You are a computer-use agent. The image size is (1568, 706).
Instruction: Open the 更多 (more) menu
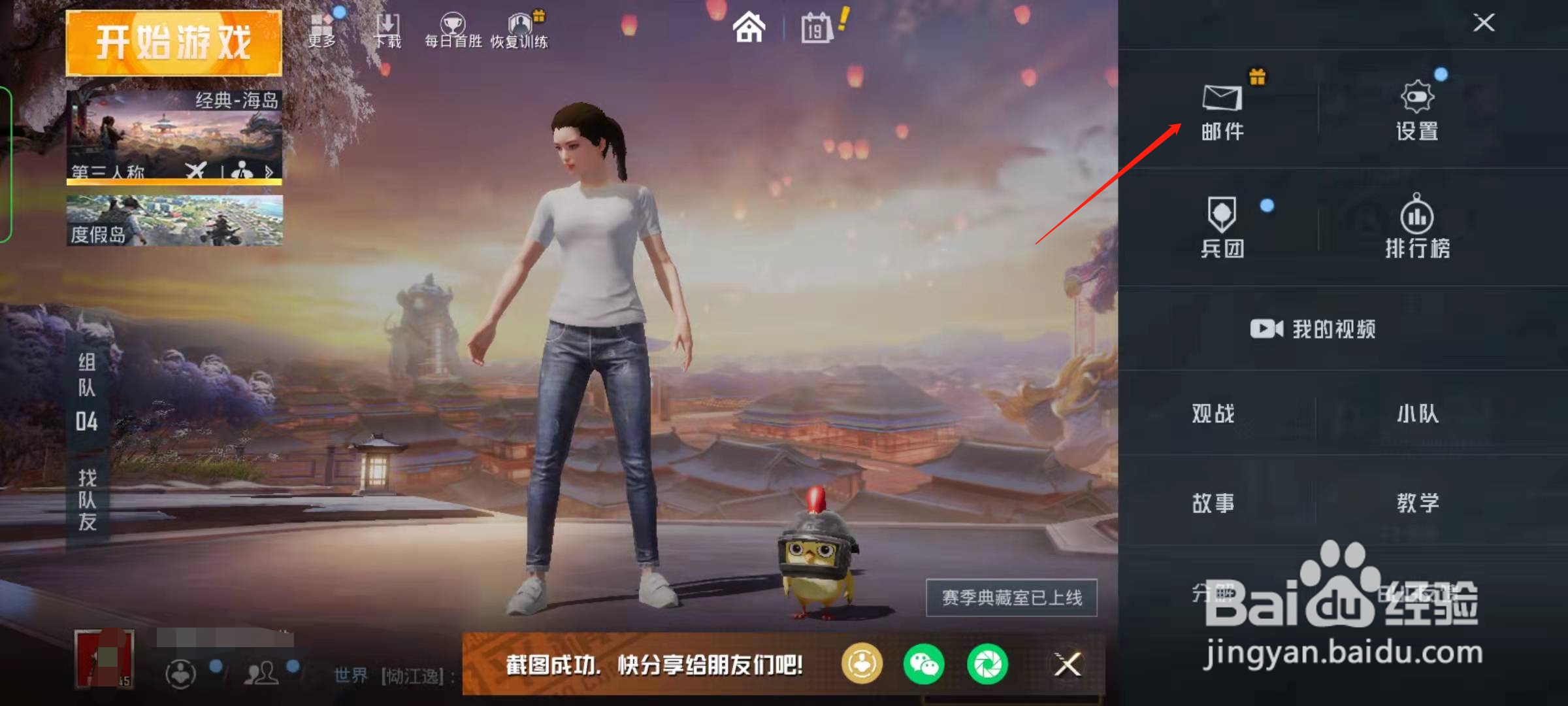[x=321, y=26]
